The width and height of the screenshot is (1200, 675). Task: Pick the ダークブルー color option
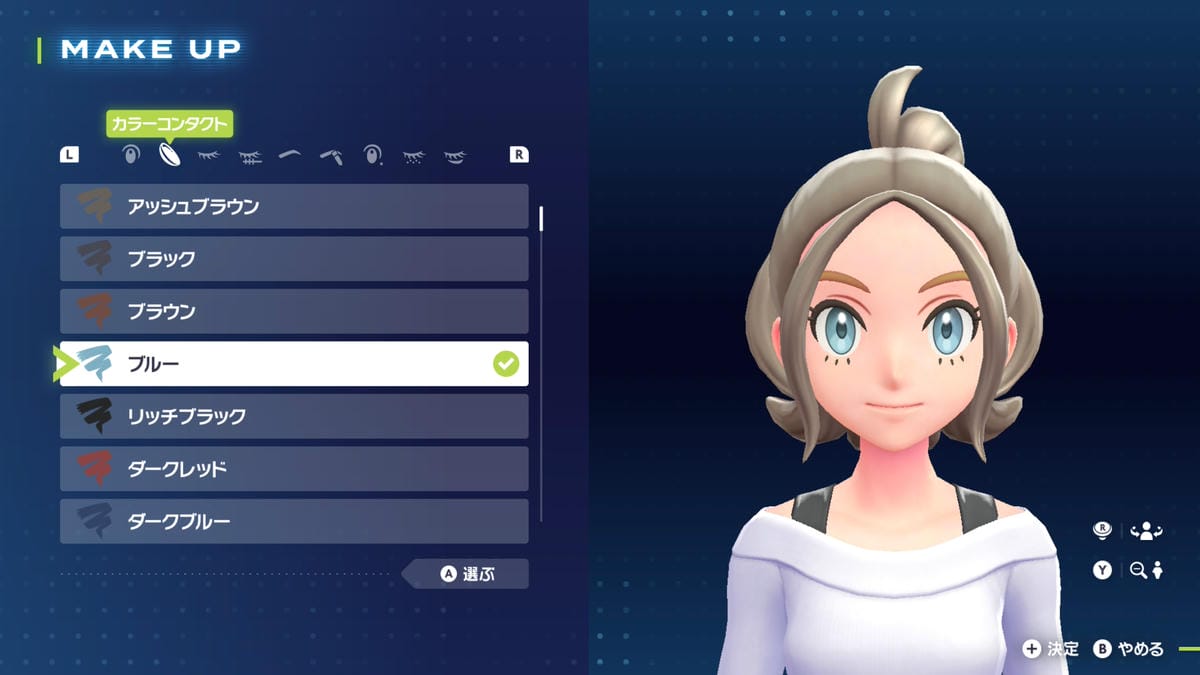[294, 521]
